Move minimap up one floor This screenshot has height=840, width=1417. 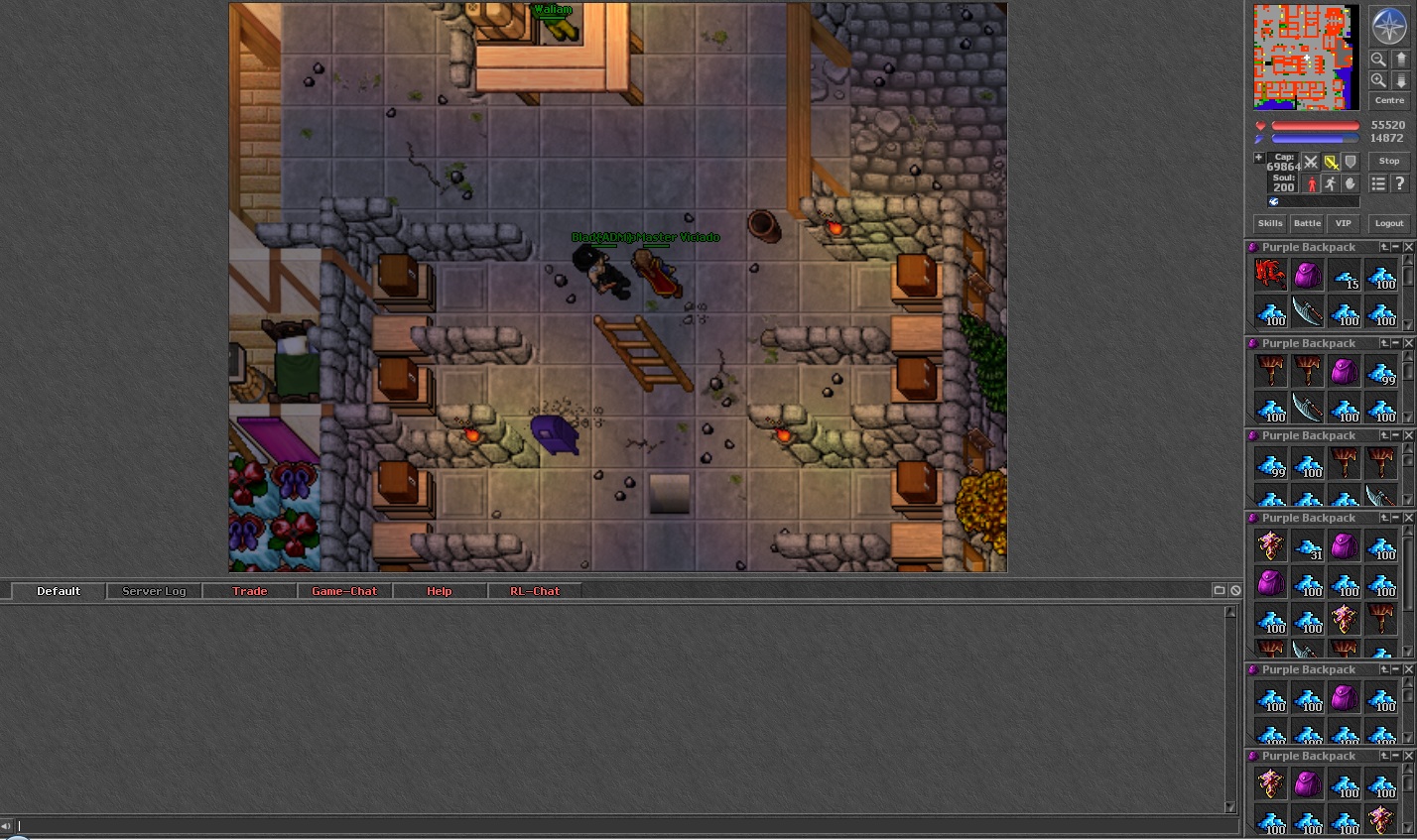(x=1400, y=60)
